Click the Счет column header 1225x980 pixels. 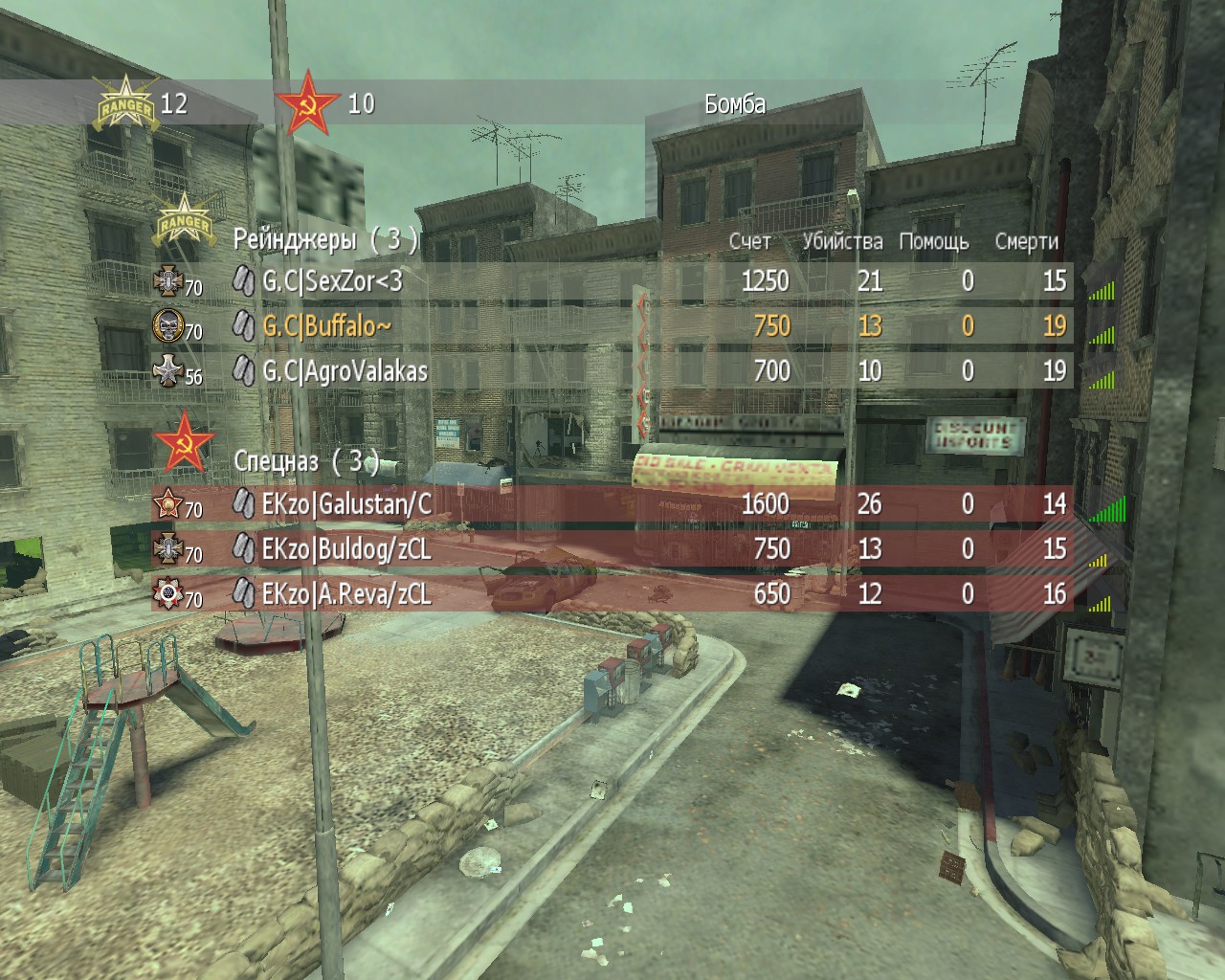click(x=749, y=241)
